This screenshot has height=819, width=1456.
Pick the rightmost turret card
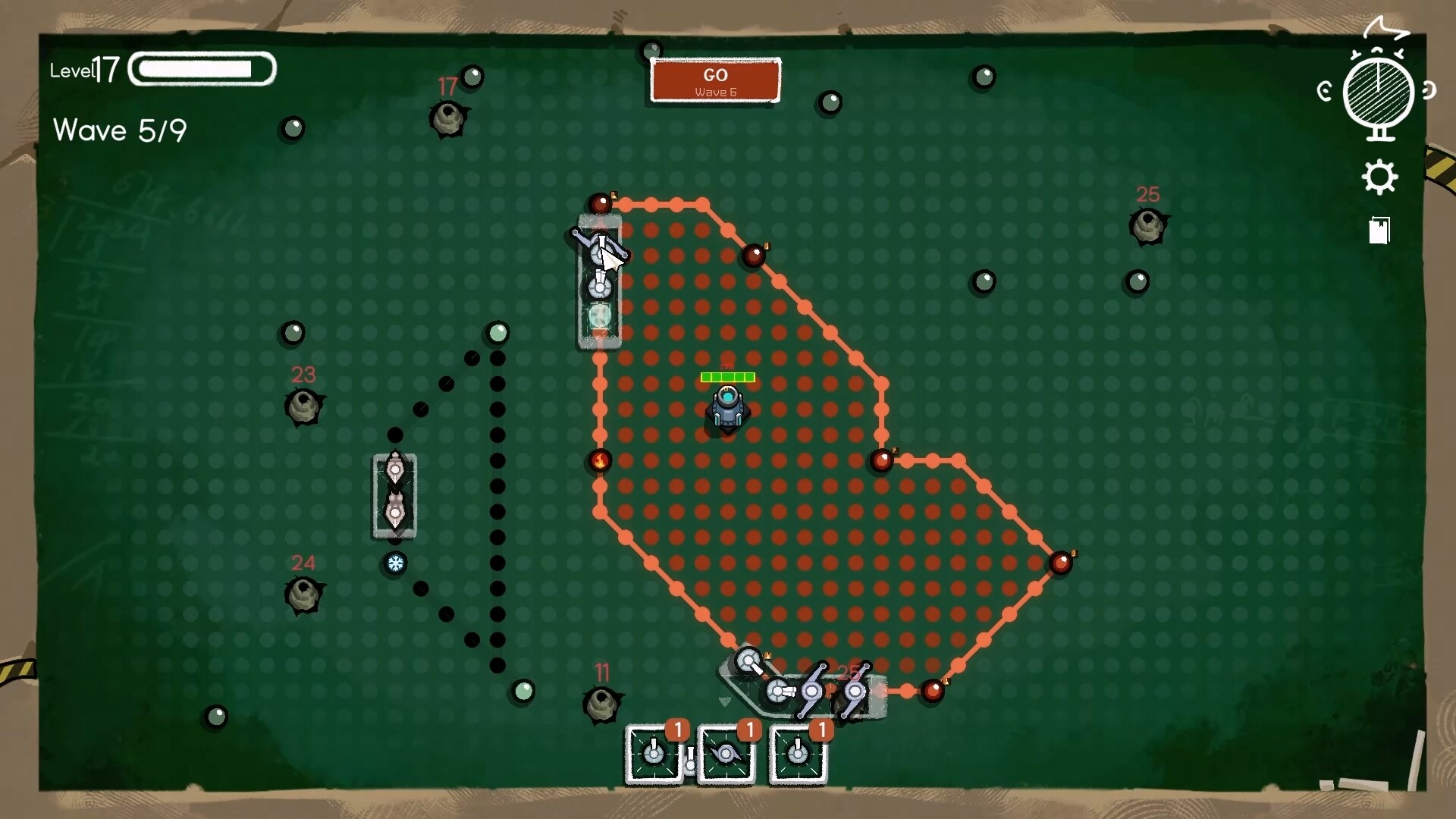797,756
